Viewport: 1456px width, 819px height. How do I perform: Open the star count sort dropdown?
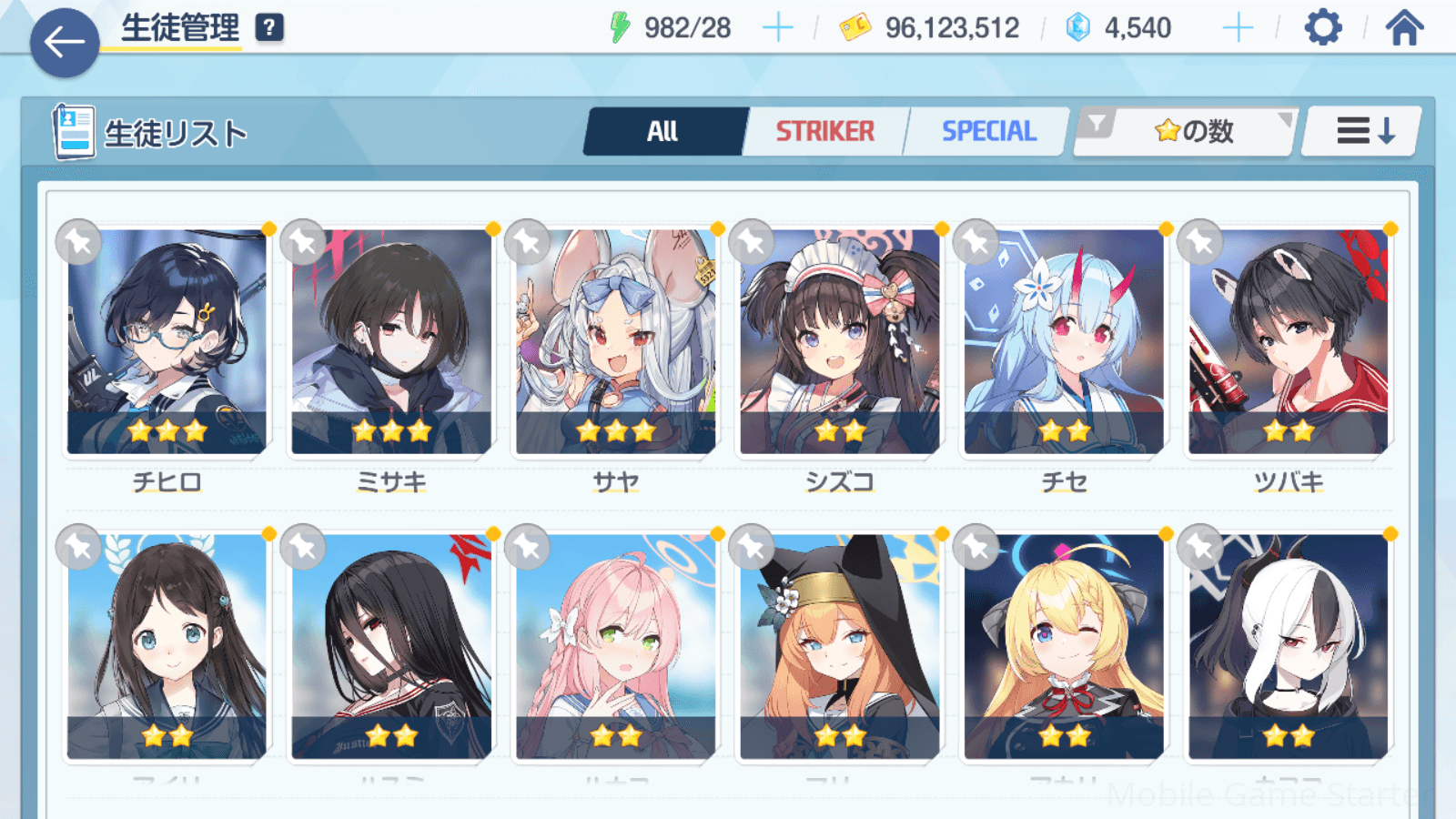pyautogui.click(x=1192, y=132)
